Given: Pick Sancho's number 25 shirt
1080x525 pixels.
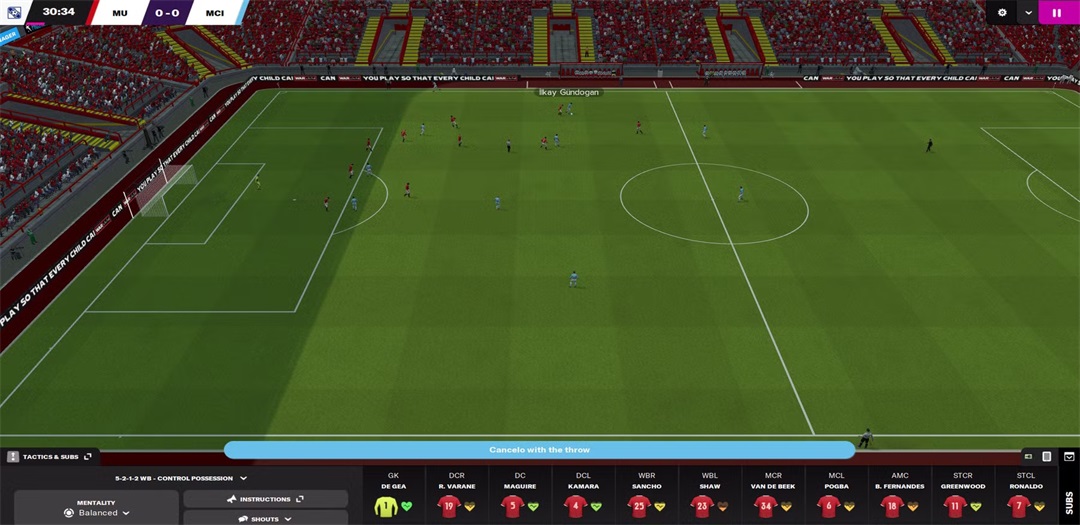Looking at the screenshot, I should (x=639, y=506).
